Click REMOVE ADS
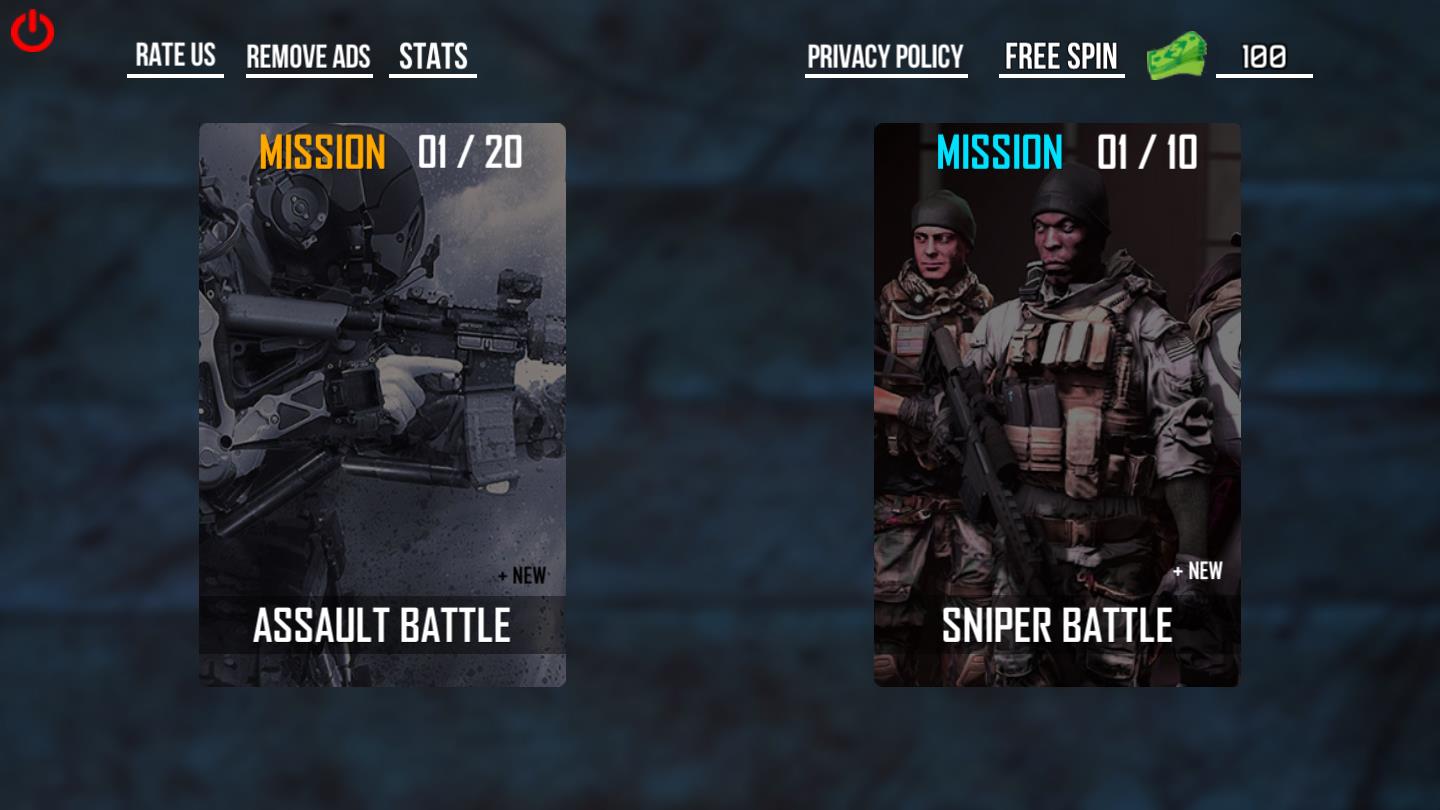This screenshot has height=810, width=1440. (x=308, y=57)
